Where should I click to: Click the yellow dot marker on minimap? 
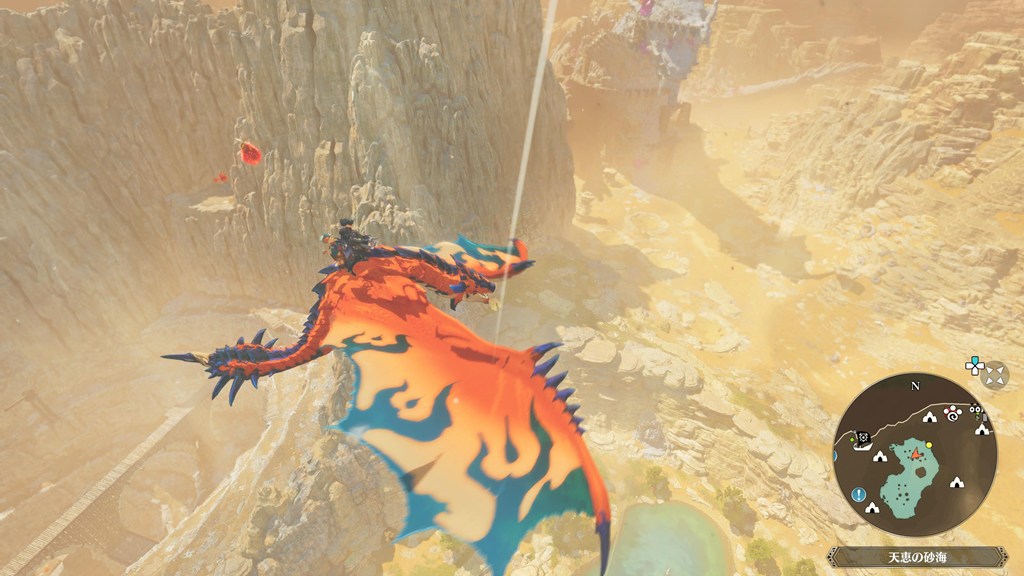tap(929, 445)
